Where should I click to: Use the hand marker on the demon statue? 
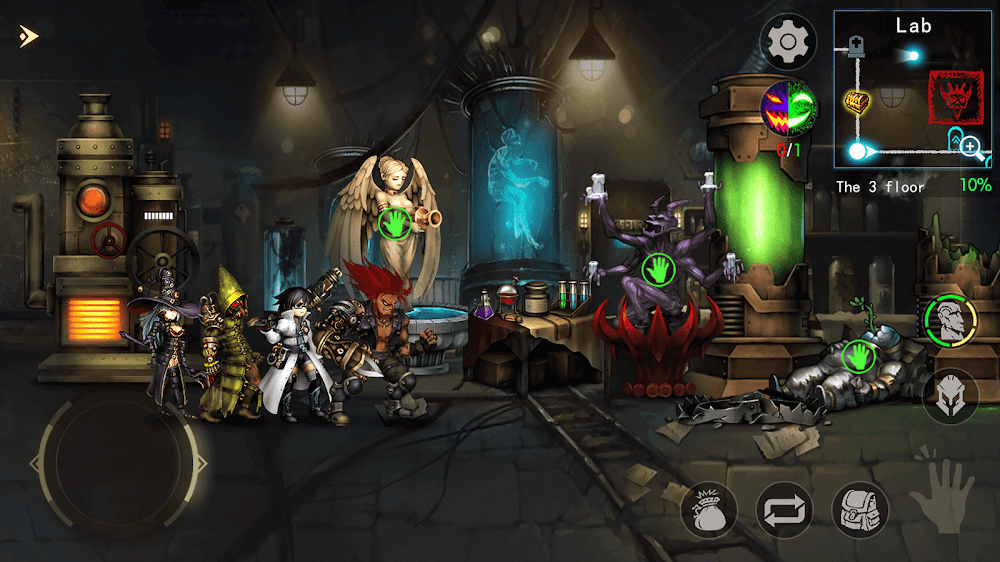click(659, 269)
